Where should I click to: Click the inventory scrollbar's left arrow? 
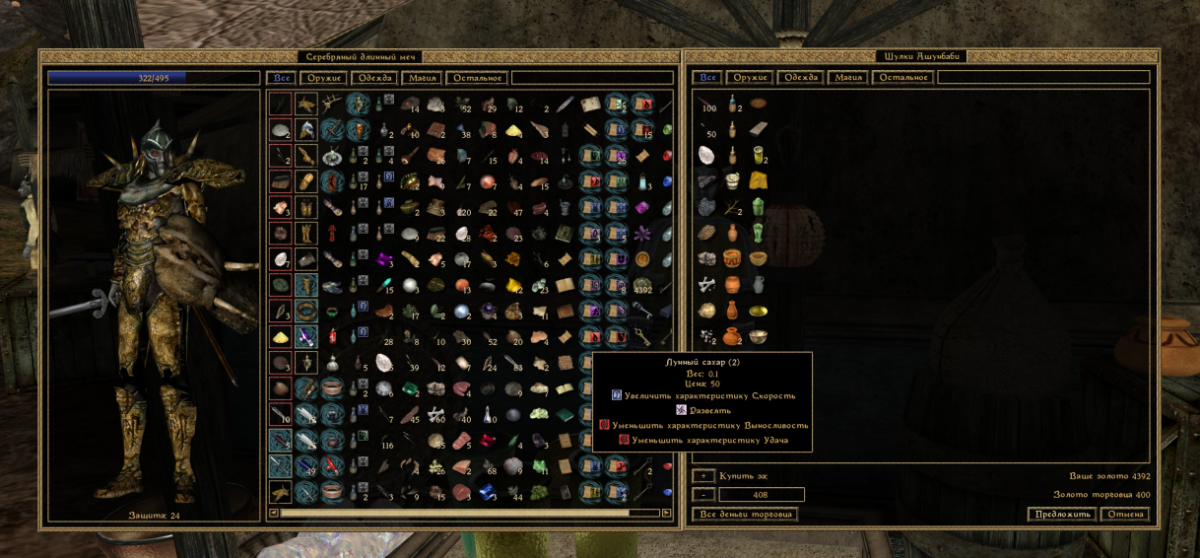pyautogui.click(x=274, y=514)
